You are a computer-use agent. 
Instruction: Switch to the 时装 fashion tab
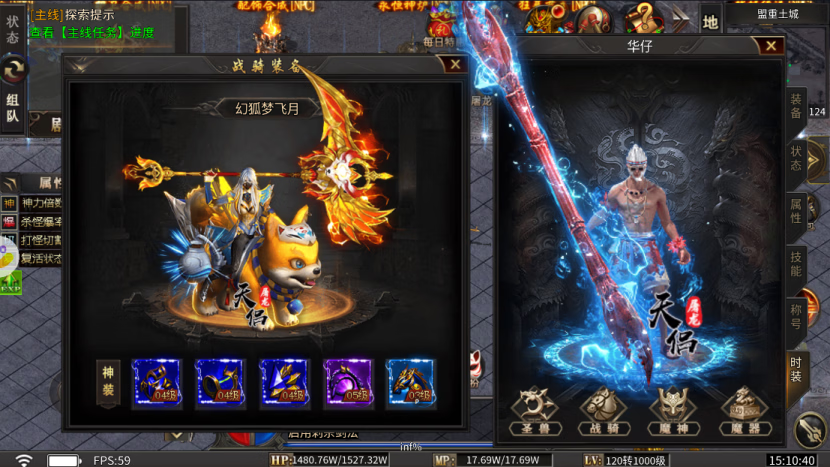[x=796, y=369]
